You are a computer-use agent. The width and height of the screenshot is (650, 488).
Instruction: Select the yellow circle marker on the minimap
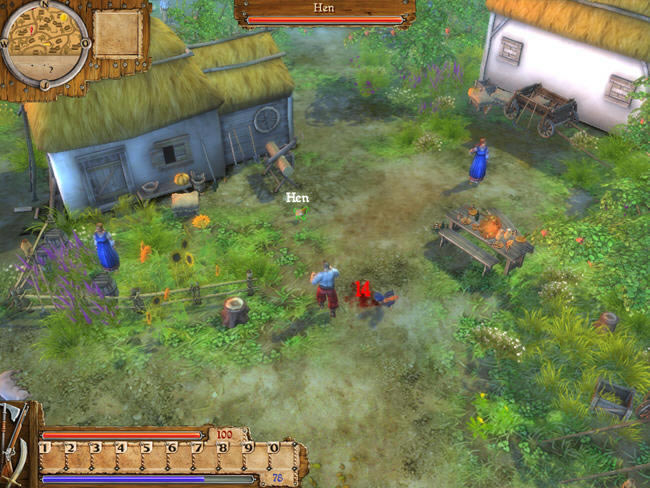tap(64, 18)
